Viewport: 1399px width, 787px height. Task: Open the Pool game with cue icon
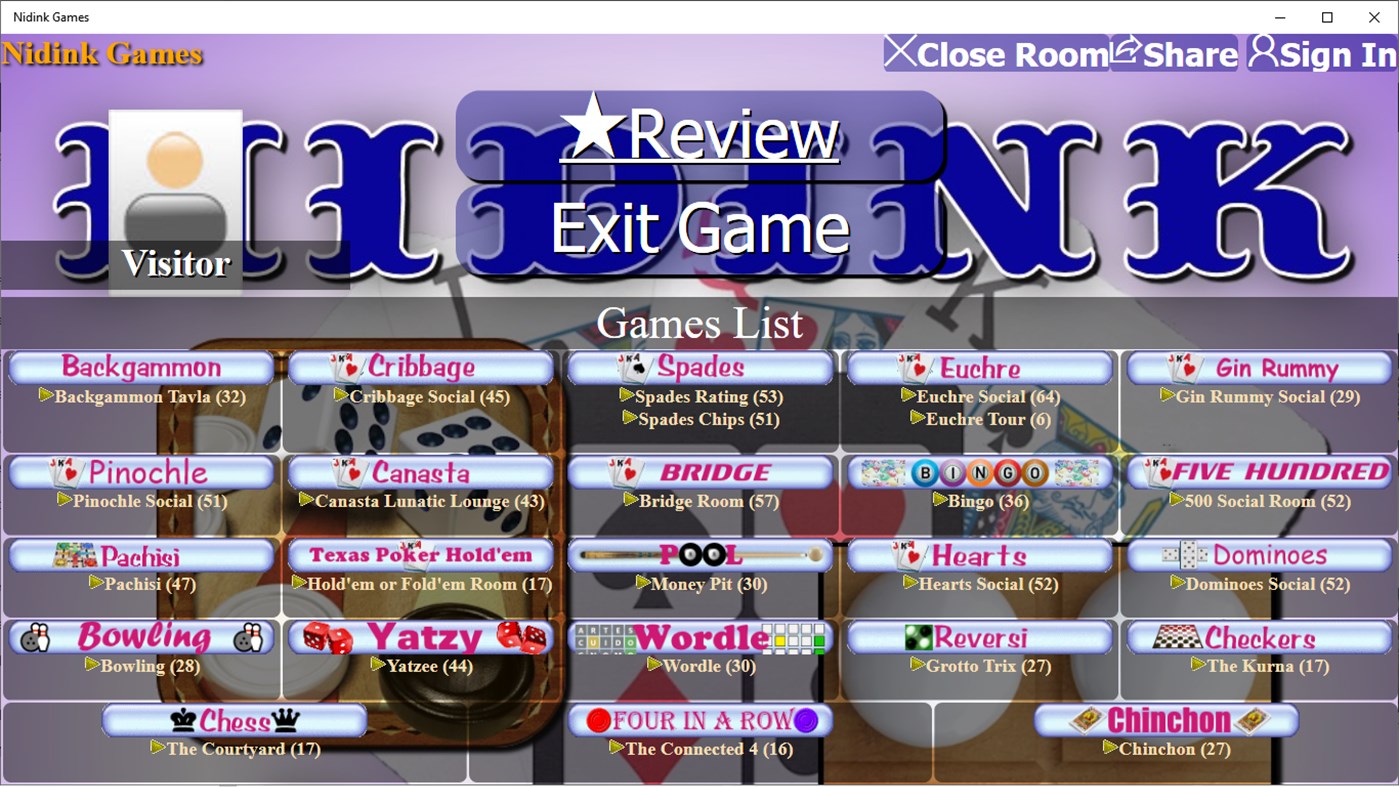pos(699,555)
